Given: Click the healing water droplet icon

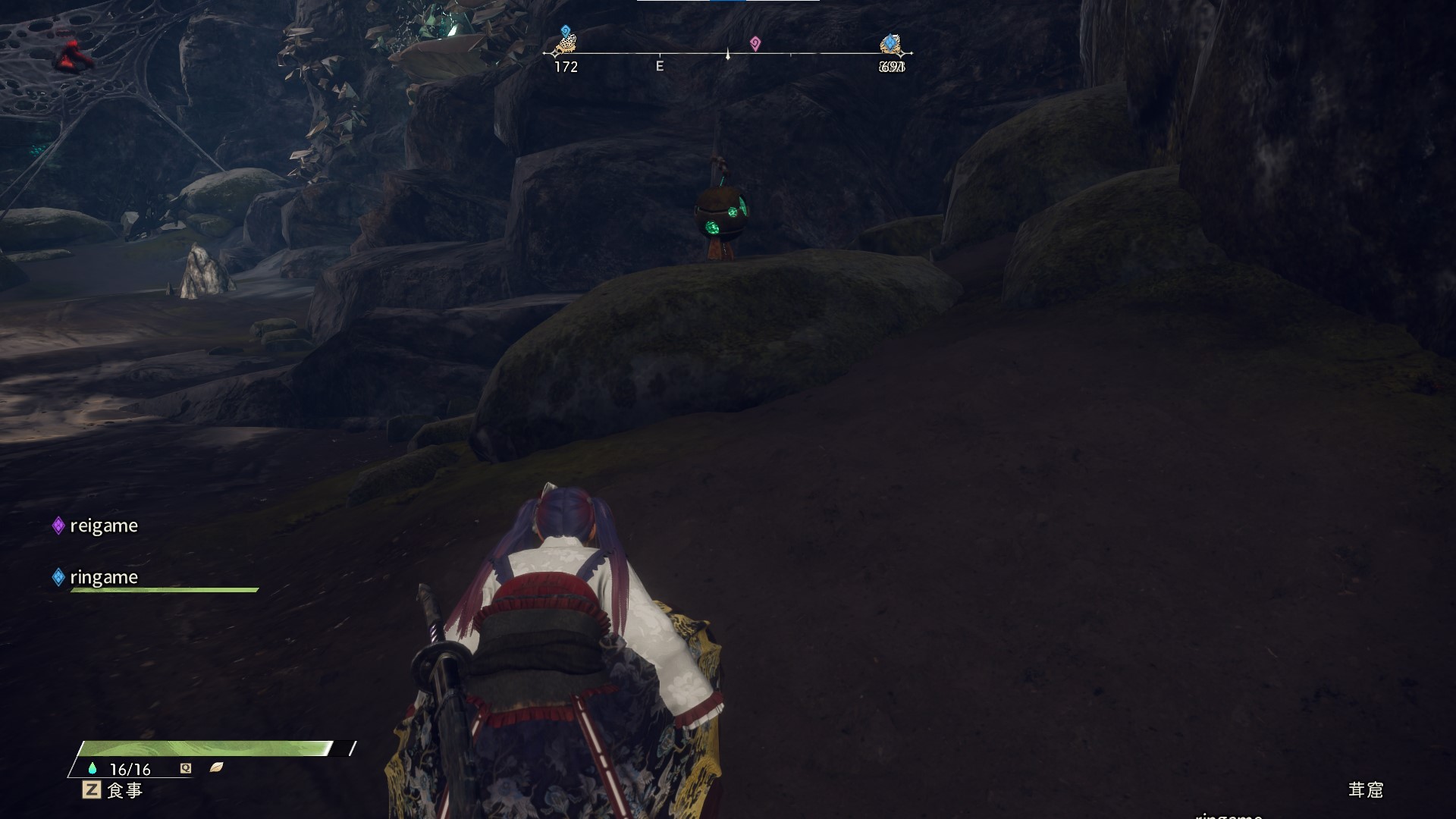Looking at the screenshot, I should 93,768.
